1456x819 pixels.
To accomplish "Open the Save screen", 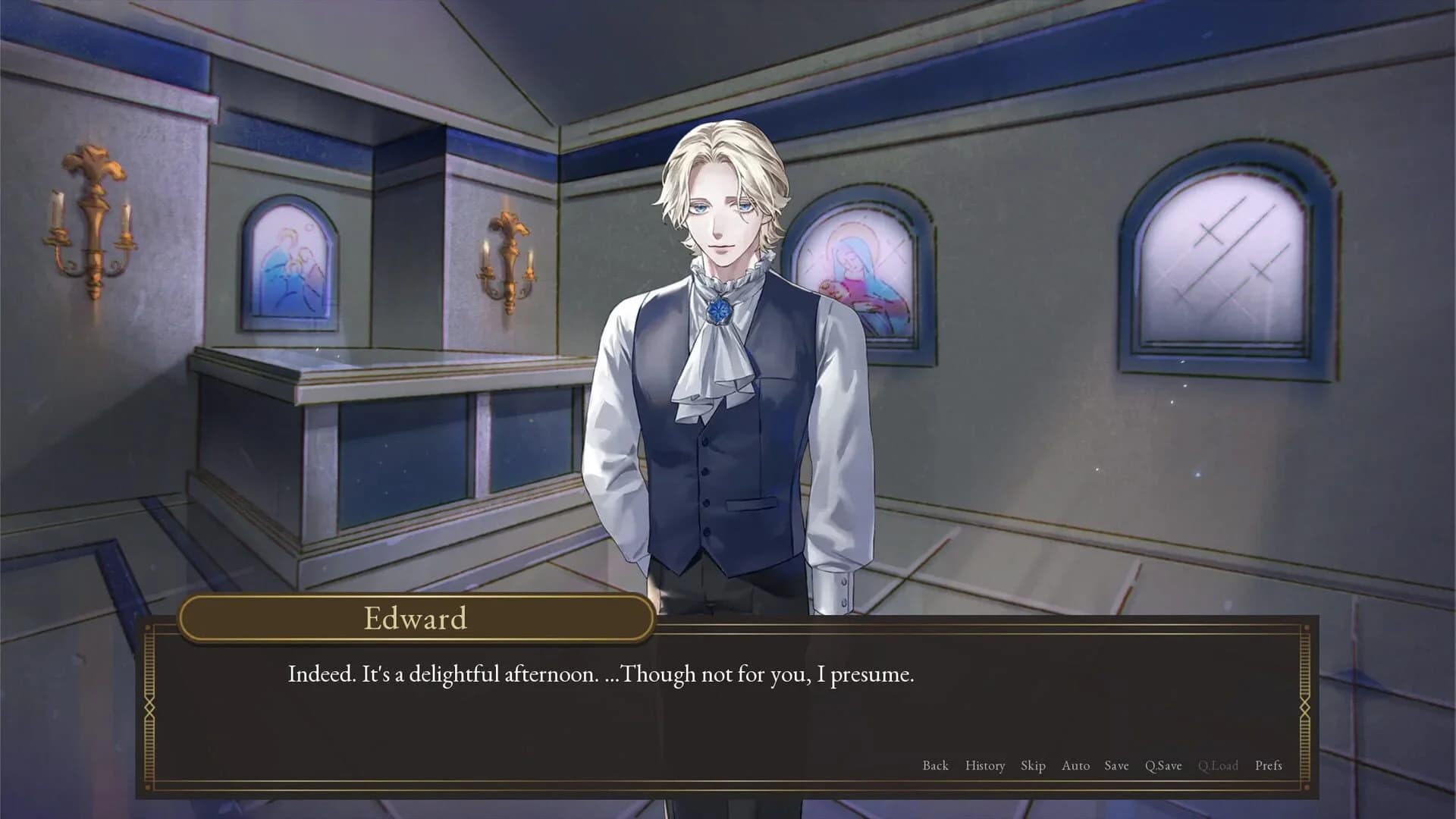I will click(1116, 766).
